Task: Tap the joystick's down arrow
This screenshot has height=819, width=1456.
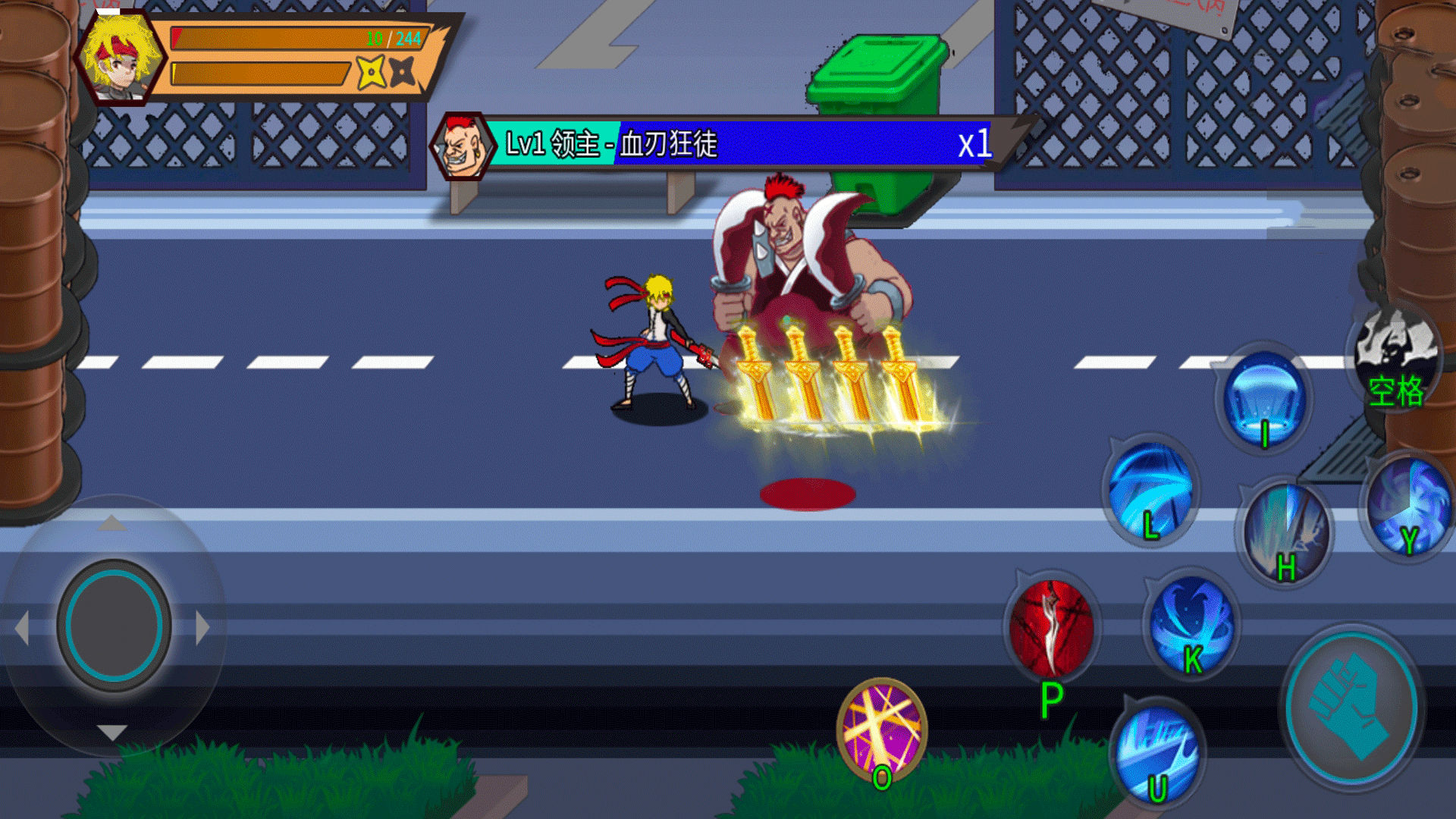Action: (112, 732)
